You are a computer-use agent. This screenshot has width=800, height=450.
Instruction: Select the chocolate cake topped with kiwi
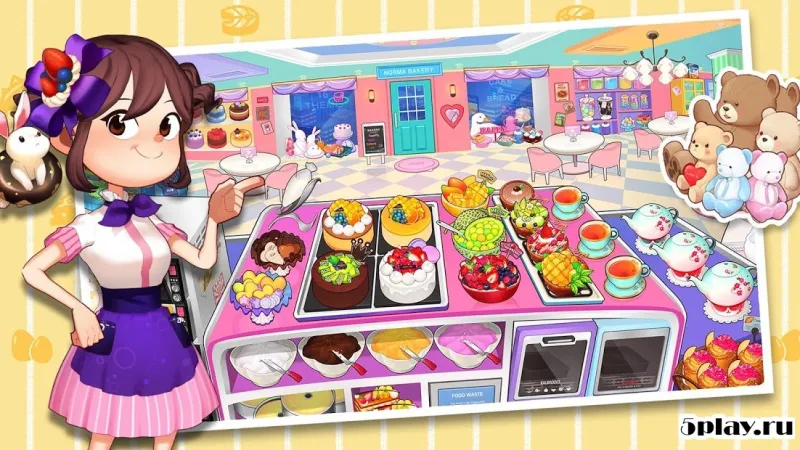tap(338, 278)
